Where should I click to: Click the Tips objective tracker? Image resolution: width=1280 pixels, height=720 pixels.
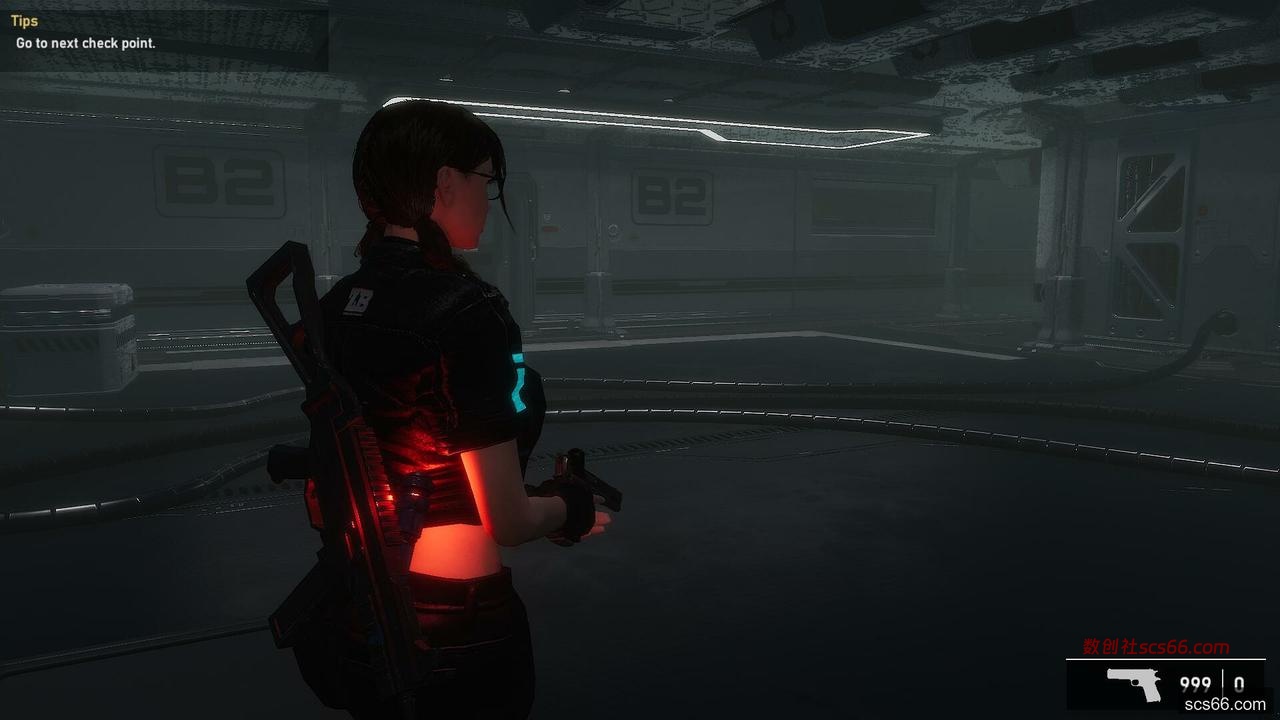tap(85, 33)
